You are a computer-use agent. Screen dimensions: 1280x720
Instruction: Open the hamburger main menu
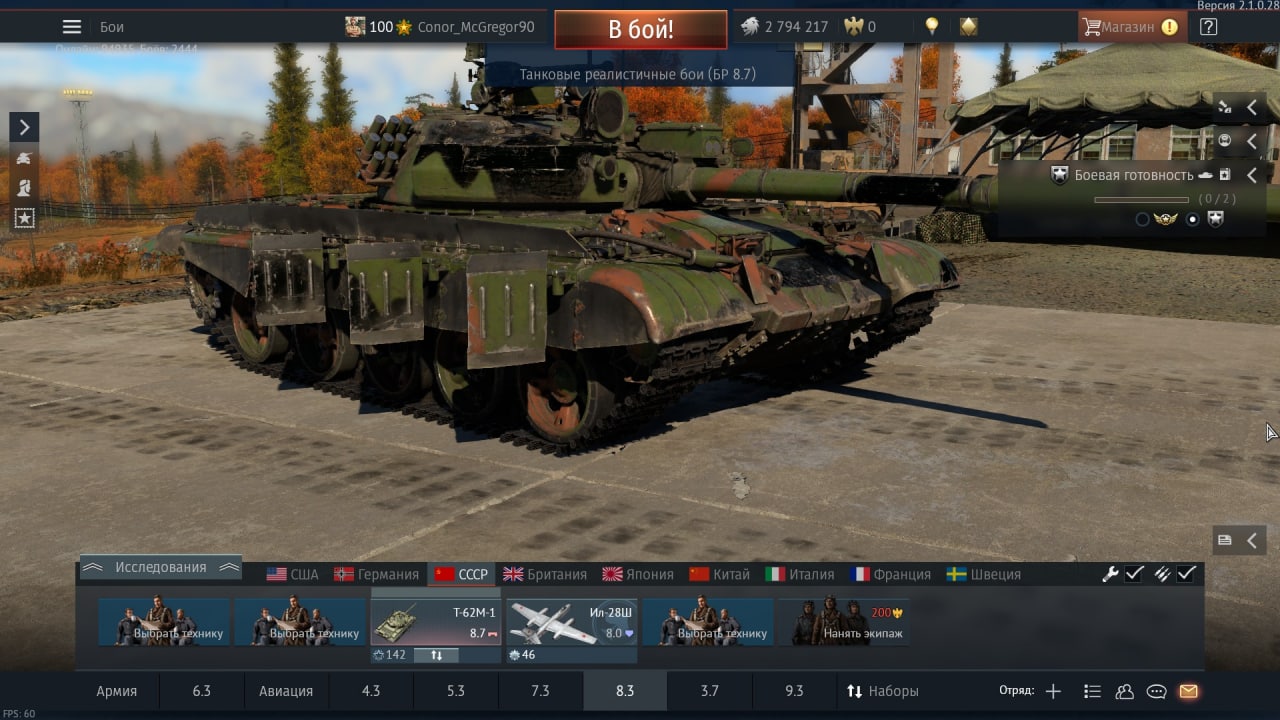tap(72, 27)
